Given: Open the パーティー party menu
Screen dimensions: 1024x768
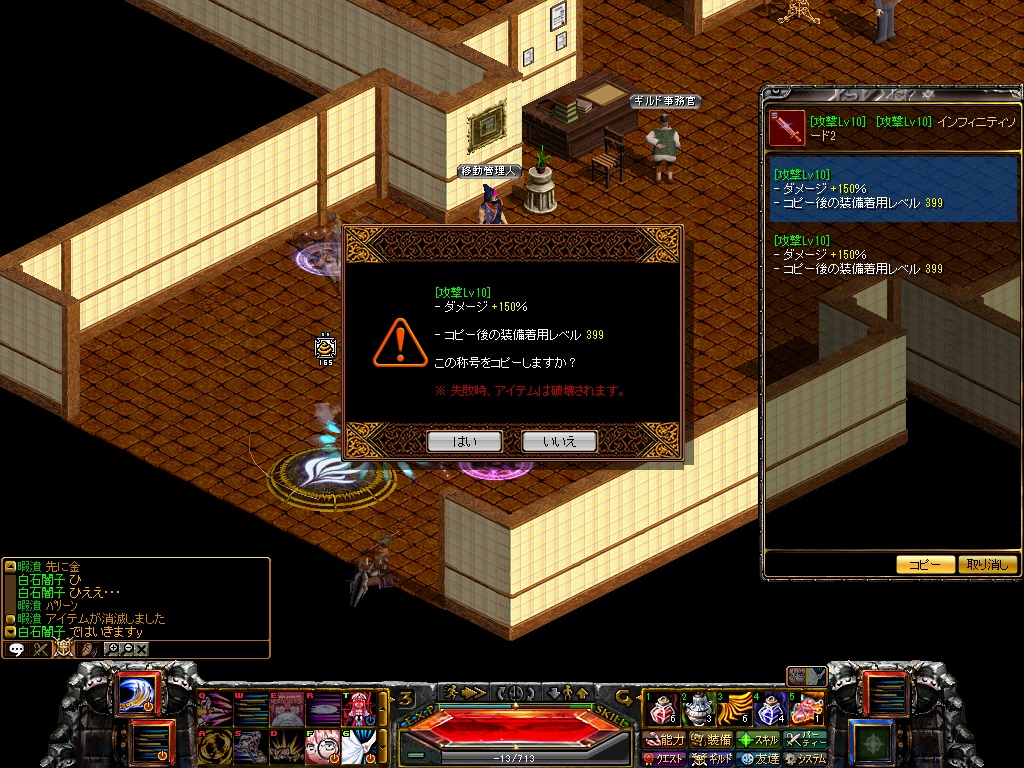Looking at the screenshot, I should [806, 740].
